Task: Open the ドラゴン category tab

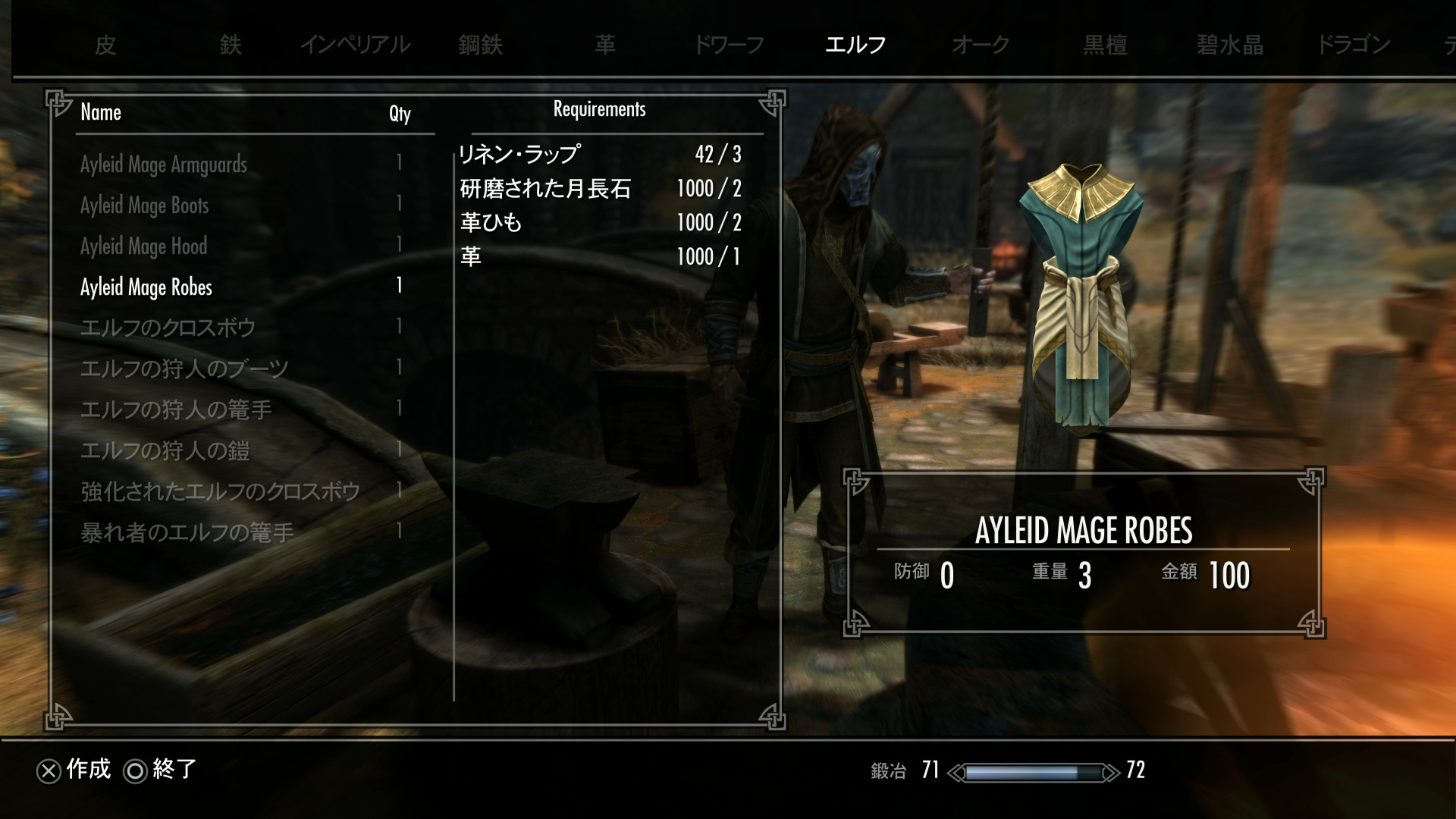Action: coord(1354,45)
